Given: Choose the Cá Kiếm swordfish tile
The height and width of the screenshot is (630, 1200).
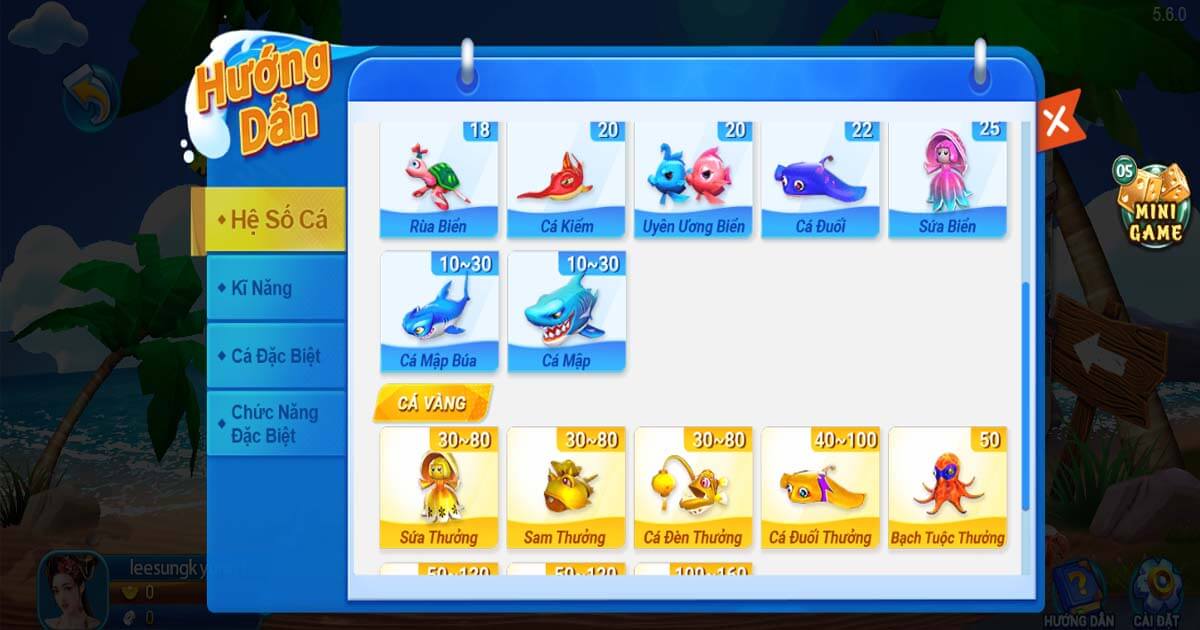Looking at the screenshot, I should 566,180.
